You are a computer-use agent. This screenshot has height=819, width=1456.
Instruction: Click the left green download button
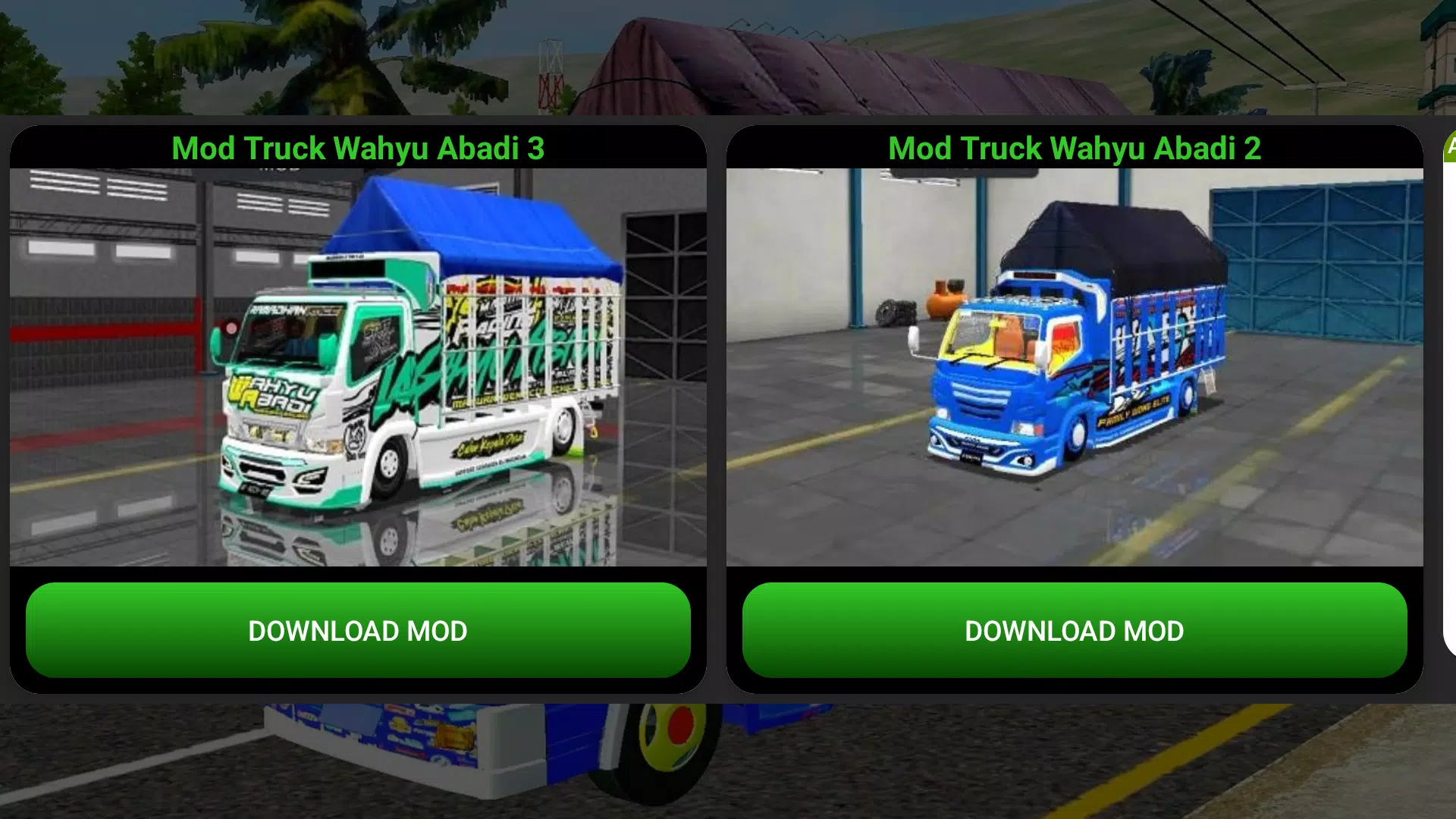pos(358,630)
